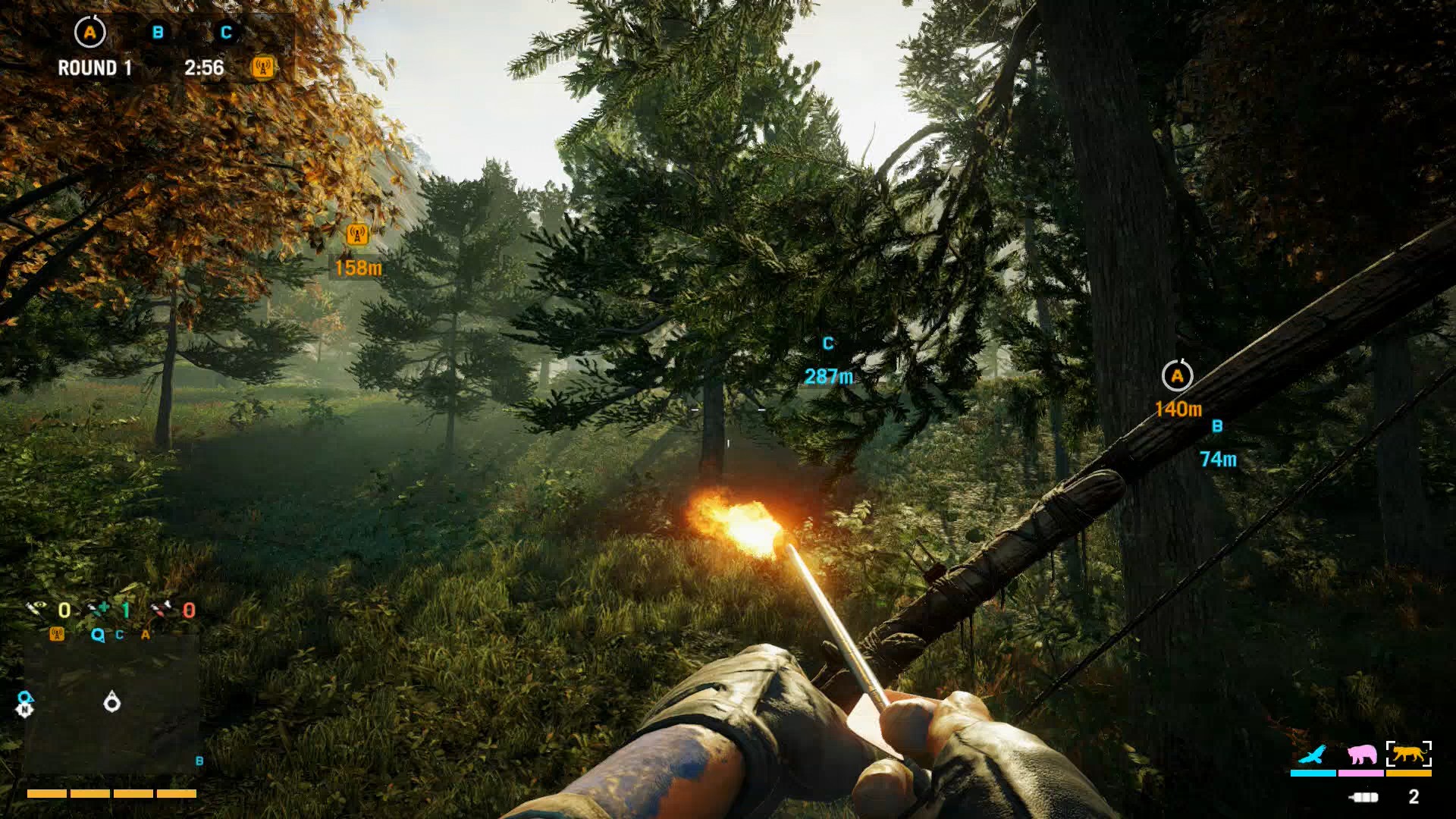Click the yellow syringe icon in the kill feed
Screen dimensions: 1456x819
click(x=35, y=608)
